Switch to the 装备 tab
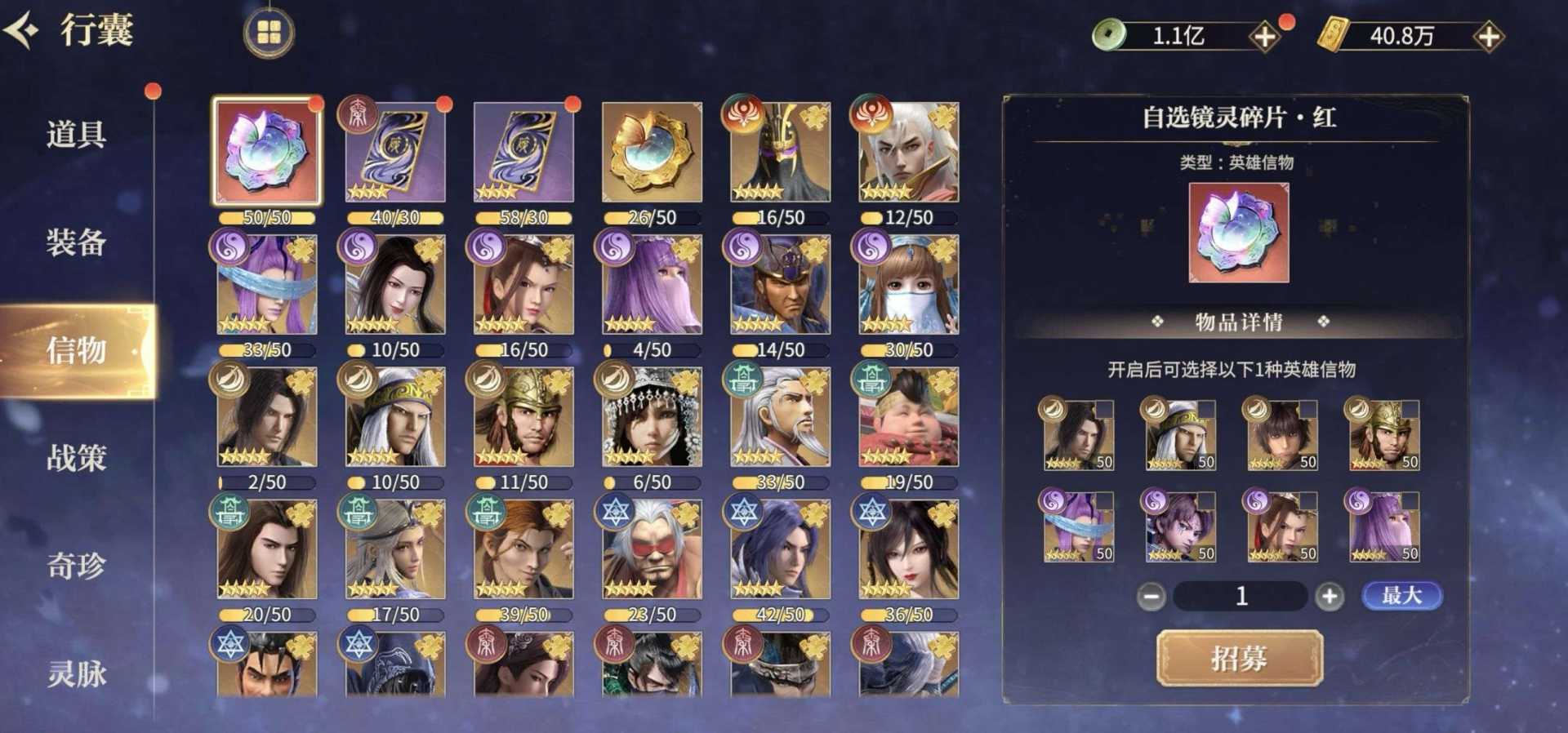 (x=76, y=242)
